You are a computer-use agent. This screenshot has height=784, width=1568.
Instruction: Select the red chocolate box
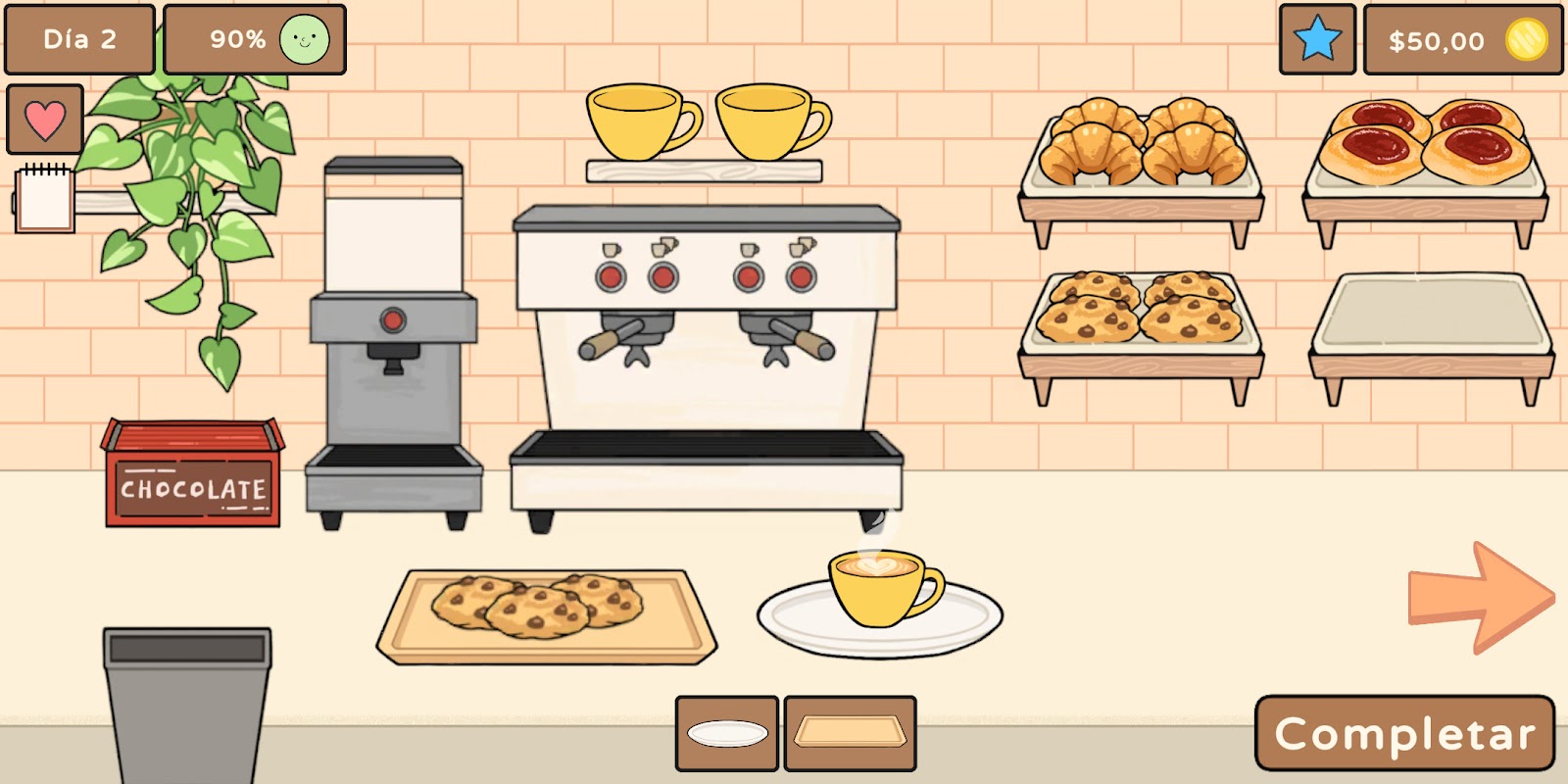192,475
